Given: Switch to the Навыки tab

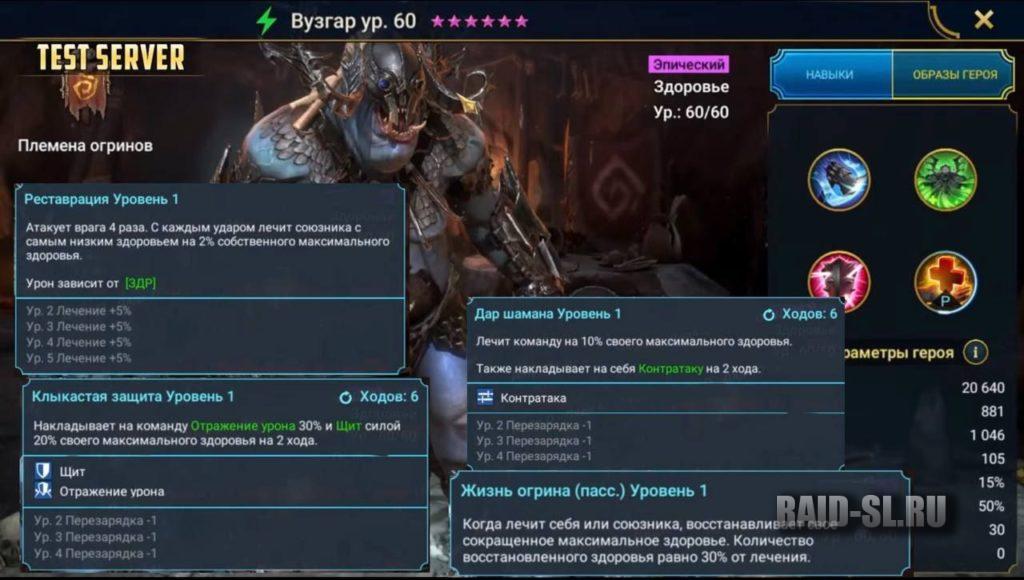Looking at the screenshot, I should coord(830,75).
